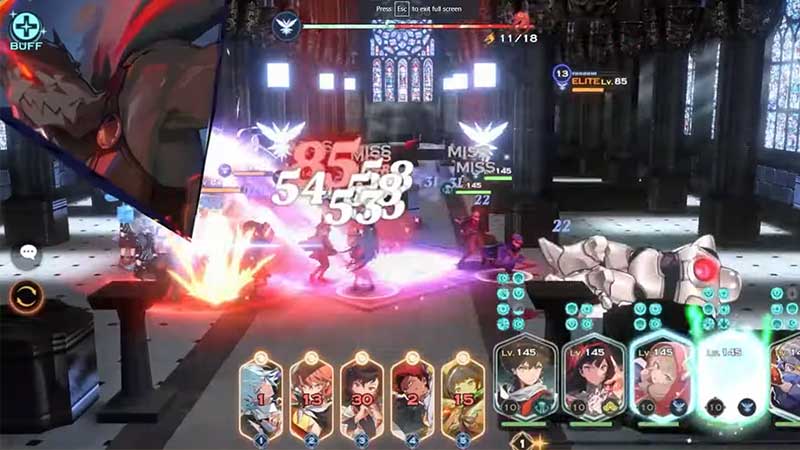This screenshot has height=450, width=800.
Task: Click the winged enemy emblem beside the top bar
Action: pos(287,25)
